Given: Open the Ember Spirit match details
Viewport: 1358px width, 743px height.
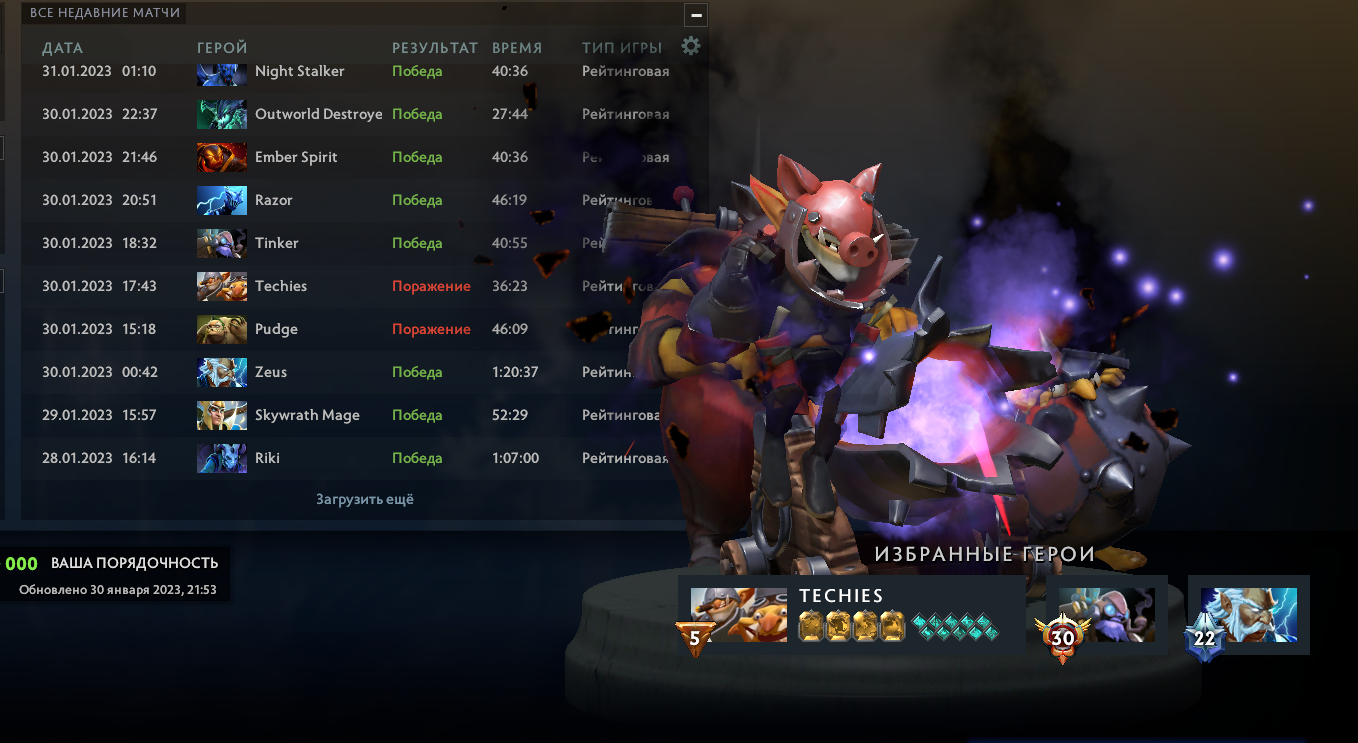Looking at the screenshot, I should tap(296, 158).
